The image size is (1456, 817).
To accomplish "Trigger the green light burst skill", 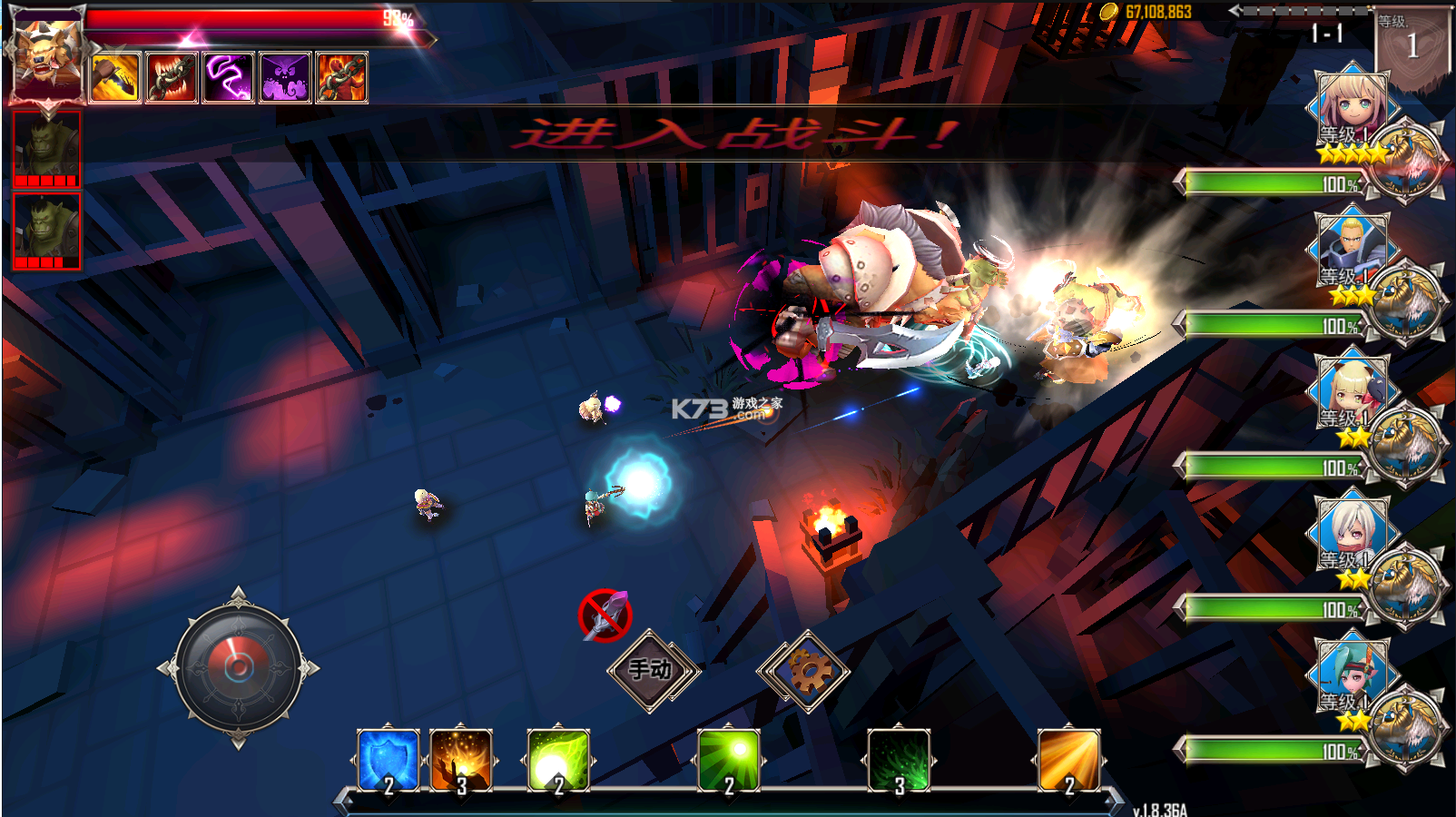I will click(x=728, y=760).
